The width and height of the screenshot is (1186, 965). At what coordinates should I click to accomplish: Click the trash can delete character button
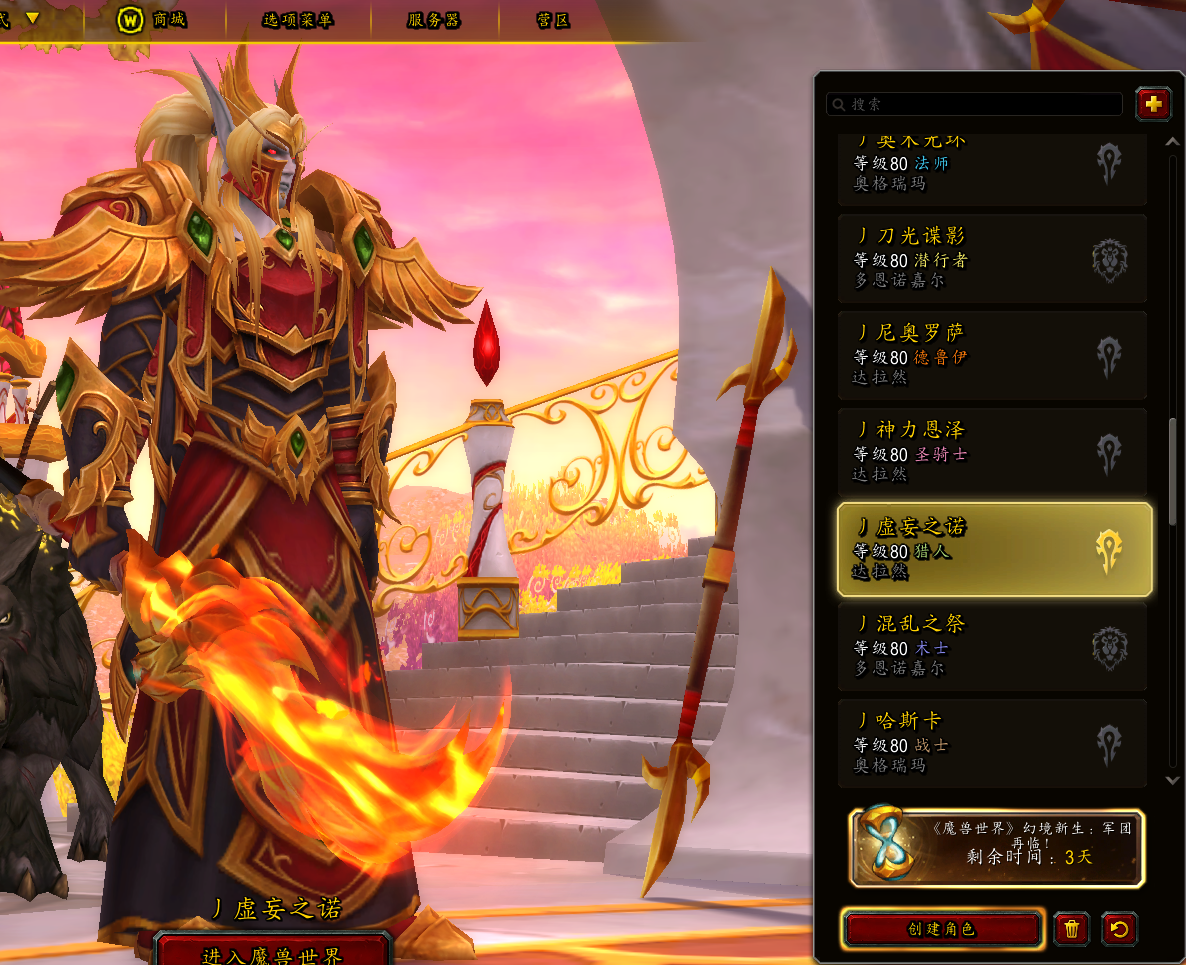click(1071, 929)
